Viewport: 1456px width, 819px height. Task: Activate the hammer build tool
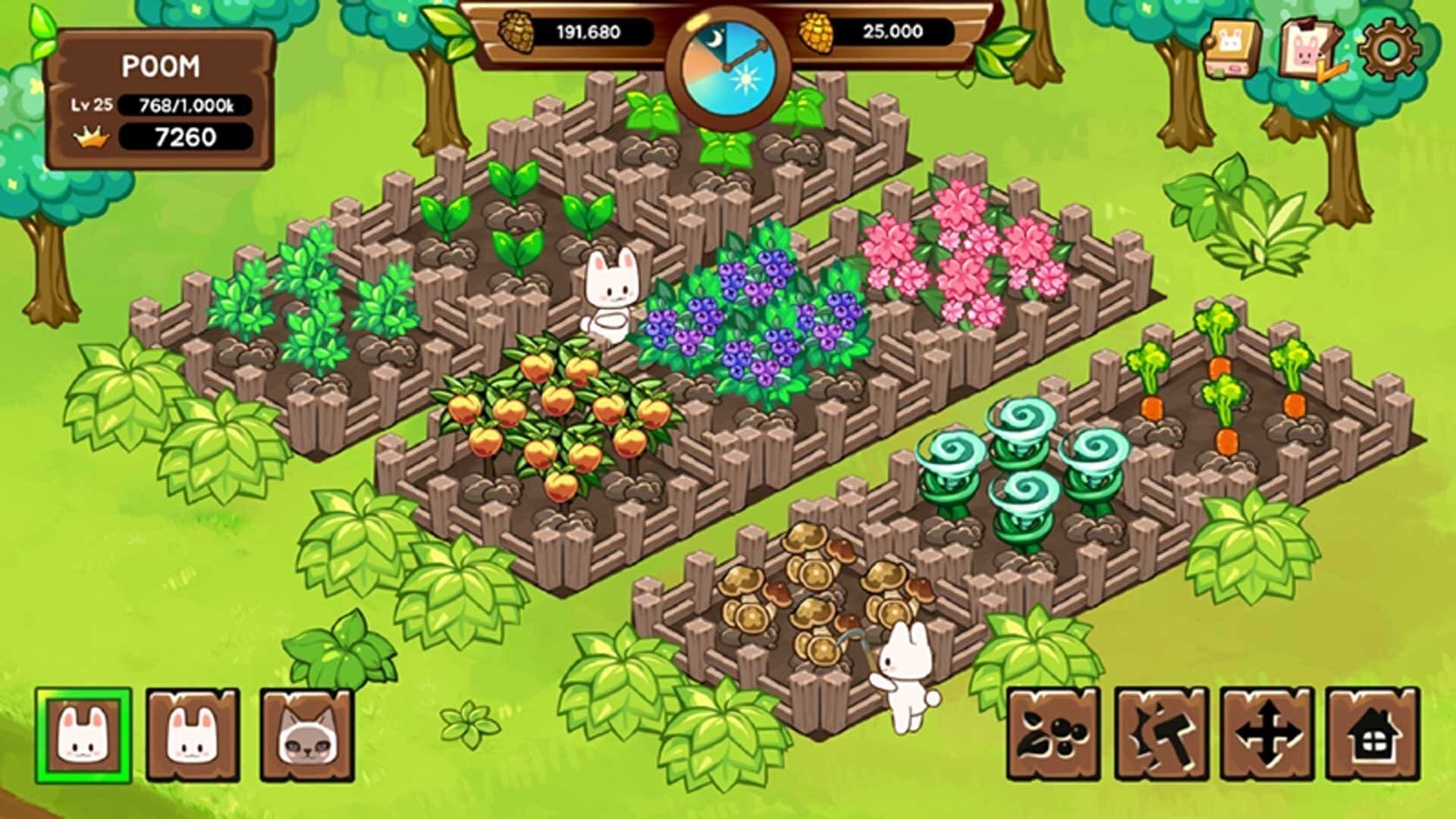[x=1160, y=734]
